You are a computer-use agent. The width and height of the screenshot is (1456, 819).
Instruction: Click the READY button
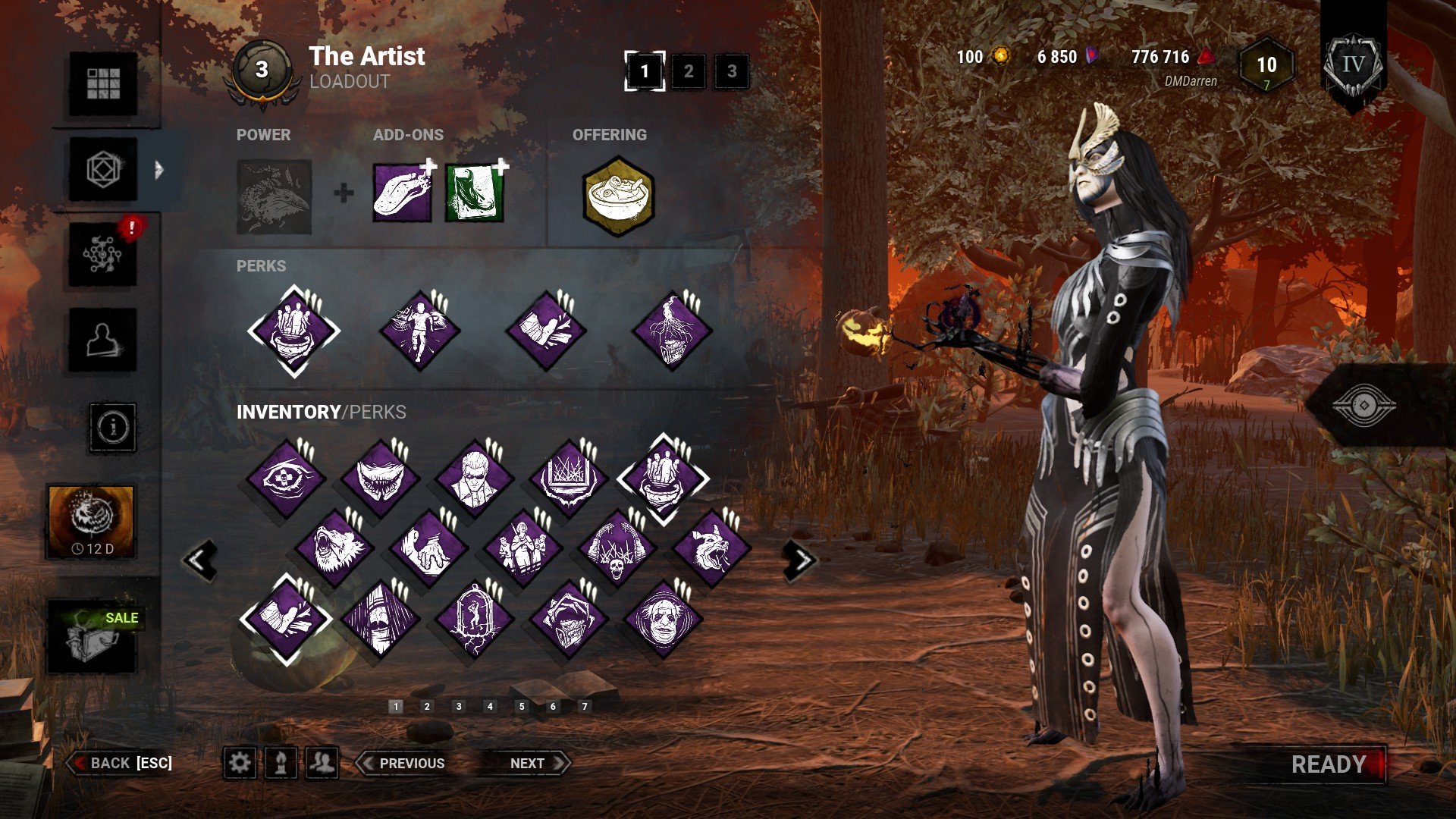1329,764
